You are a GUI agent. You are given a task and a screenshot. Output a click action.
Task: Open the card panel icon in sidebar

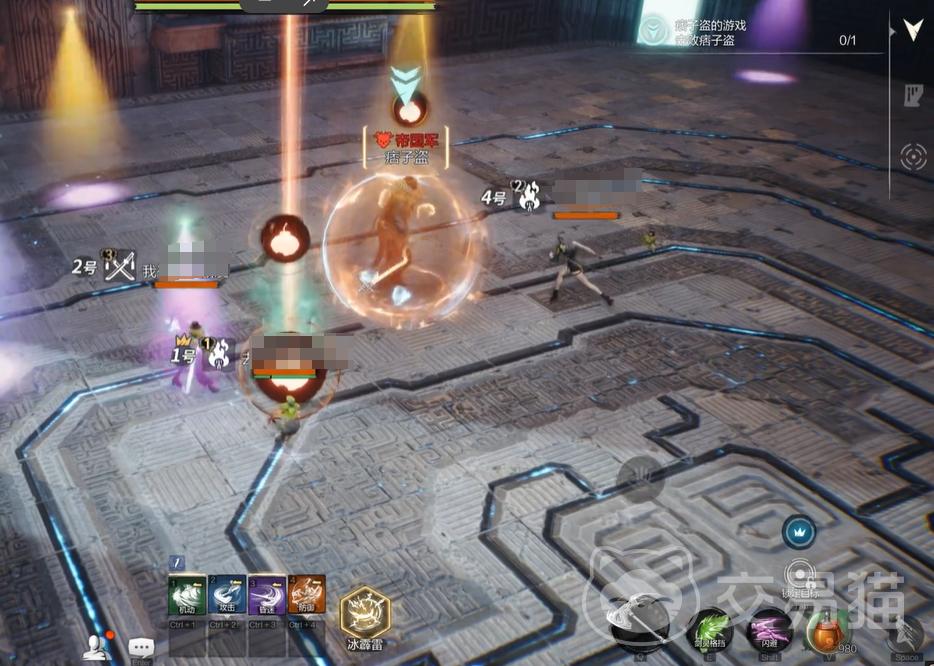(913, 95)
